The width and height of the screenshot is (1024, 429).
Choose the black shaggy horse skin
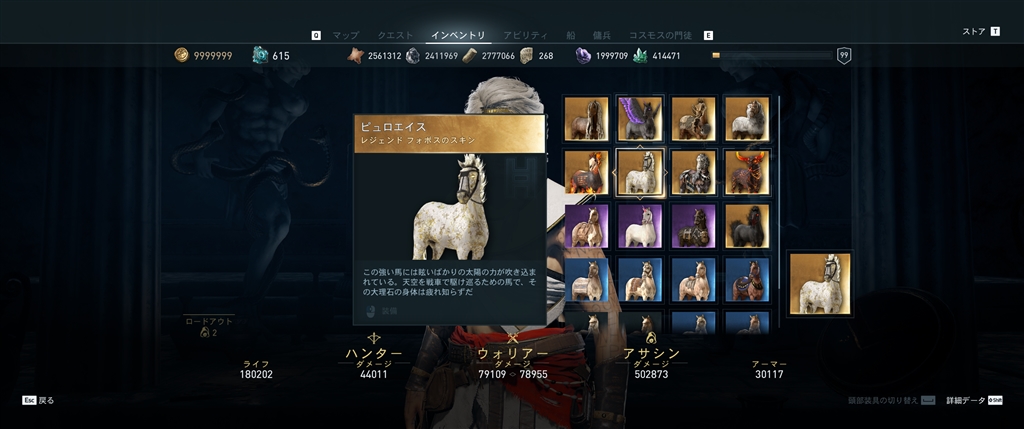pyautogui.click(x=747, y=226)
